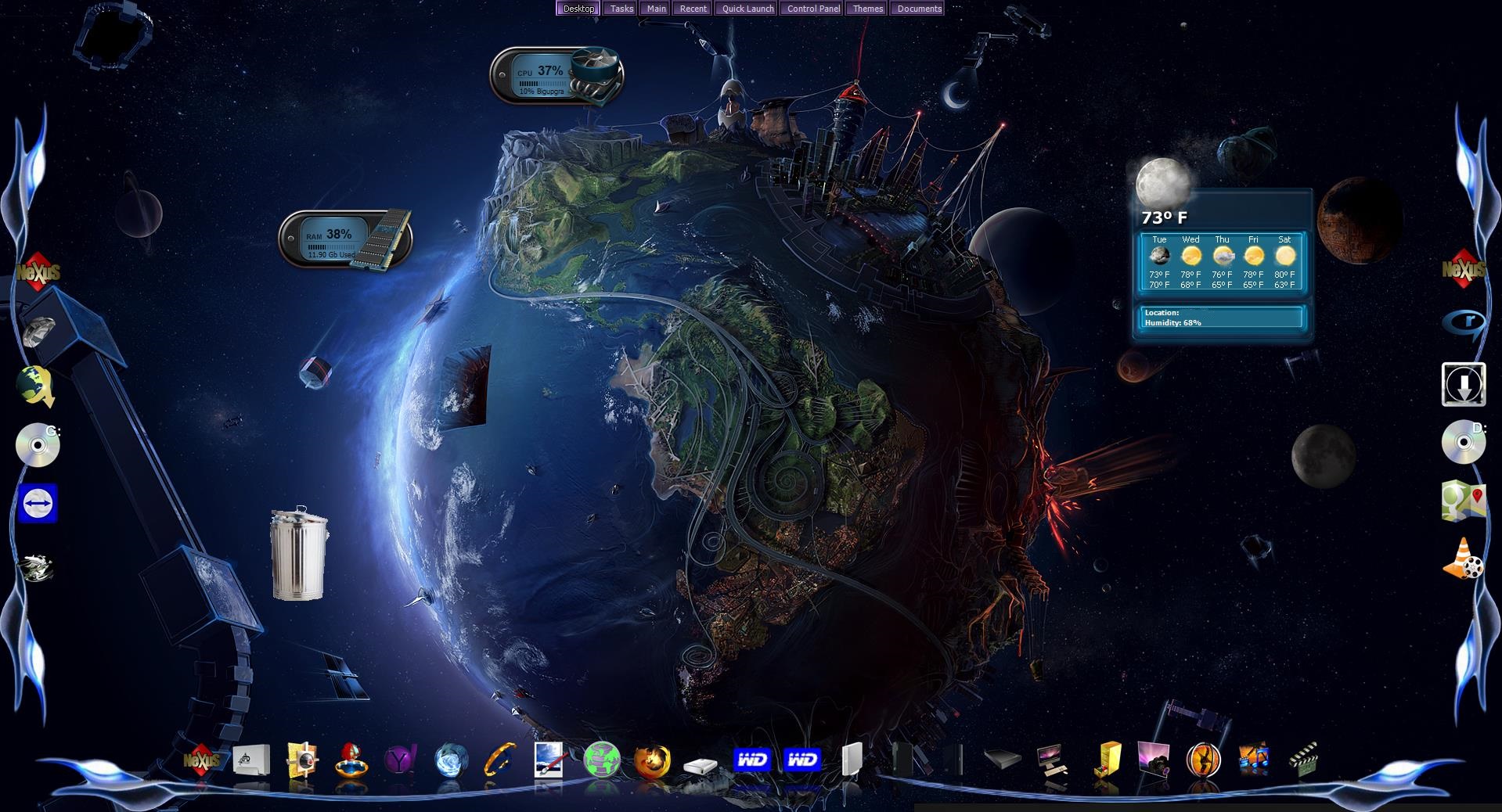Screen dimensions: 1502x812
Task: Open the yellow filing cabinet icon
Action: coord(1108,760)
